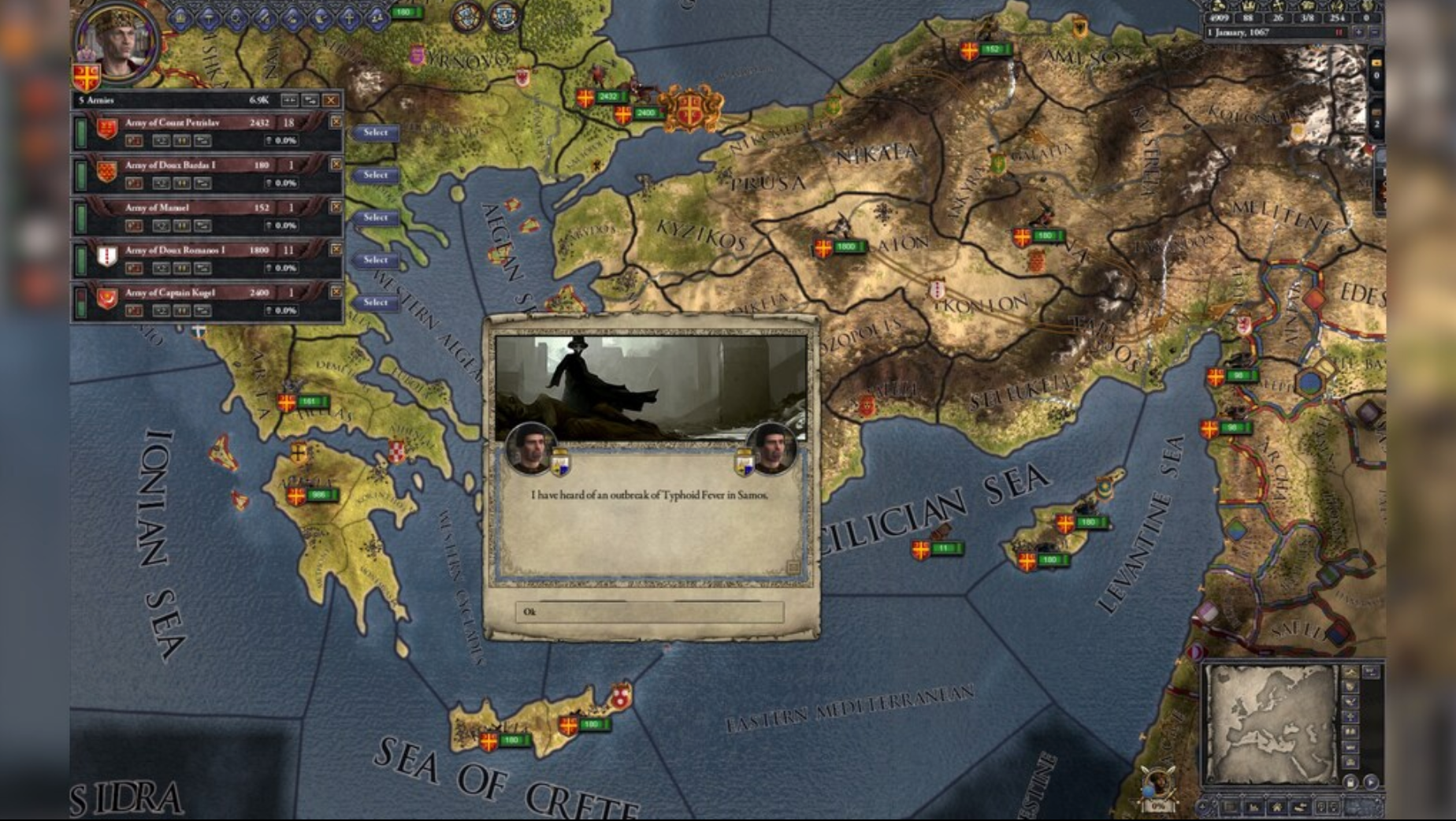Viewport: 1456px width, 821px height.
Task: Click the magnifying glass find-character icon
Action: pos(237,17)
